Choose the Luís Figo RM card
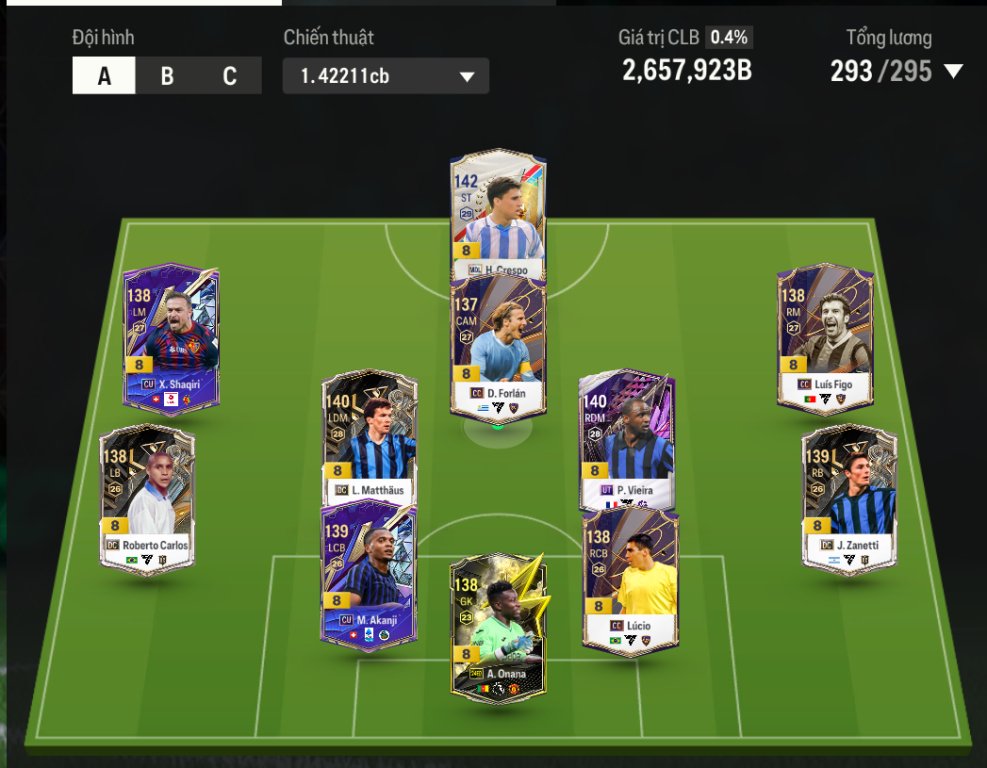Screen dimensions: 987x768 pyautogui.click(x=825, y=338)
